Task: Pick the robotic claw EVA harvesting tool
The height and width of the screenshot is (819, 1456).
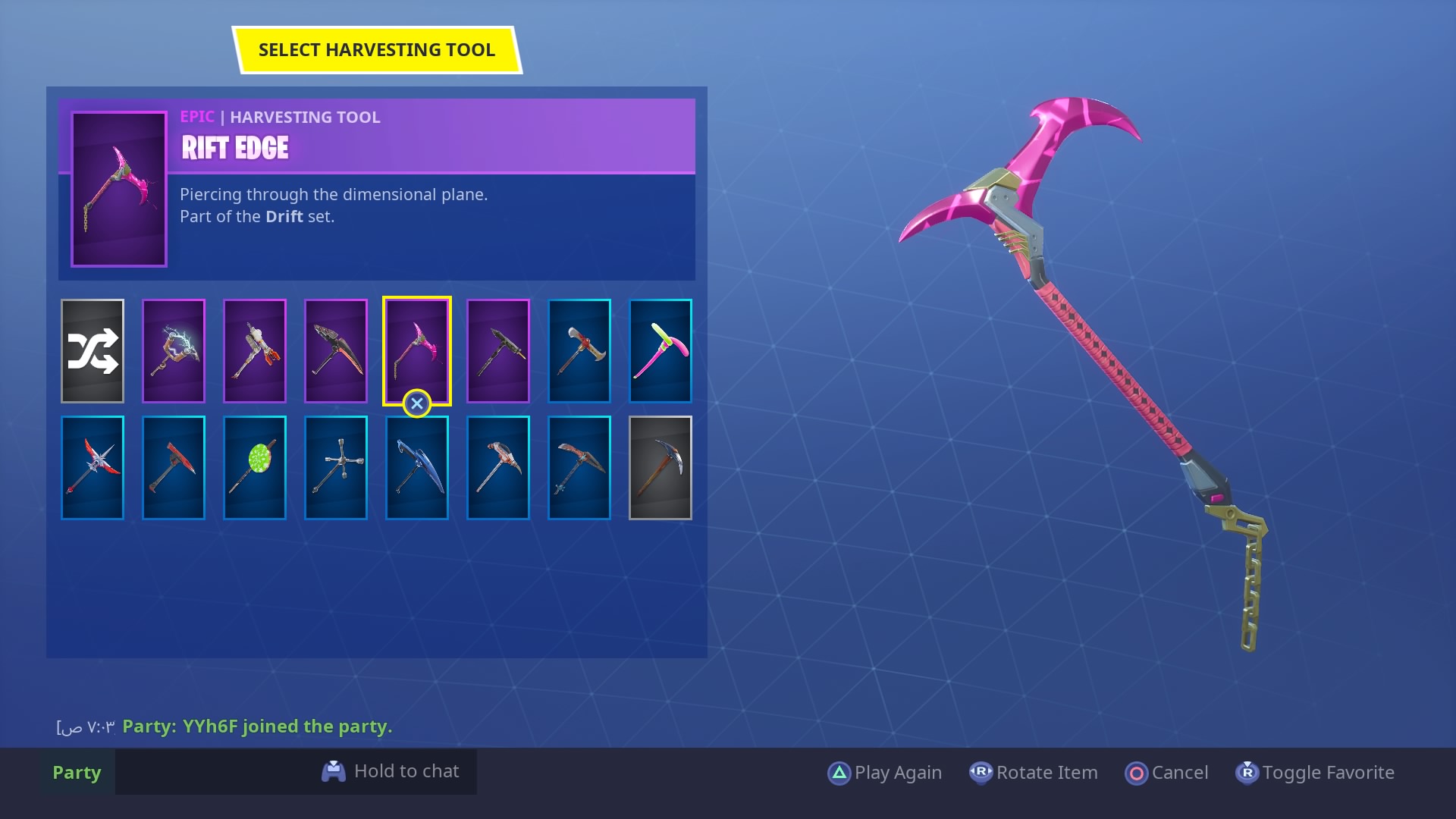Action: pos(255,350)
